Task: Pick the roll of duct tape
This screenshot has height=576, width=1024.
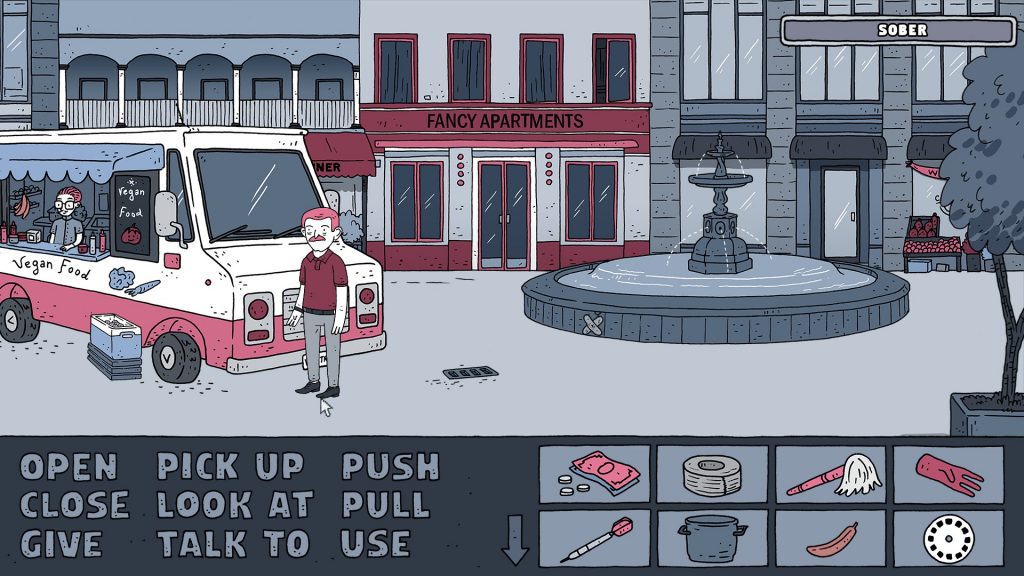Action: (712, 474)
